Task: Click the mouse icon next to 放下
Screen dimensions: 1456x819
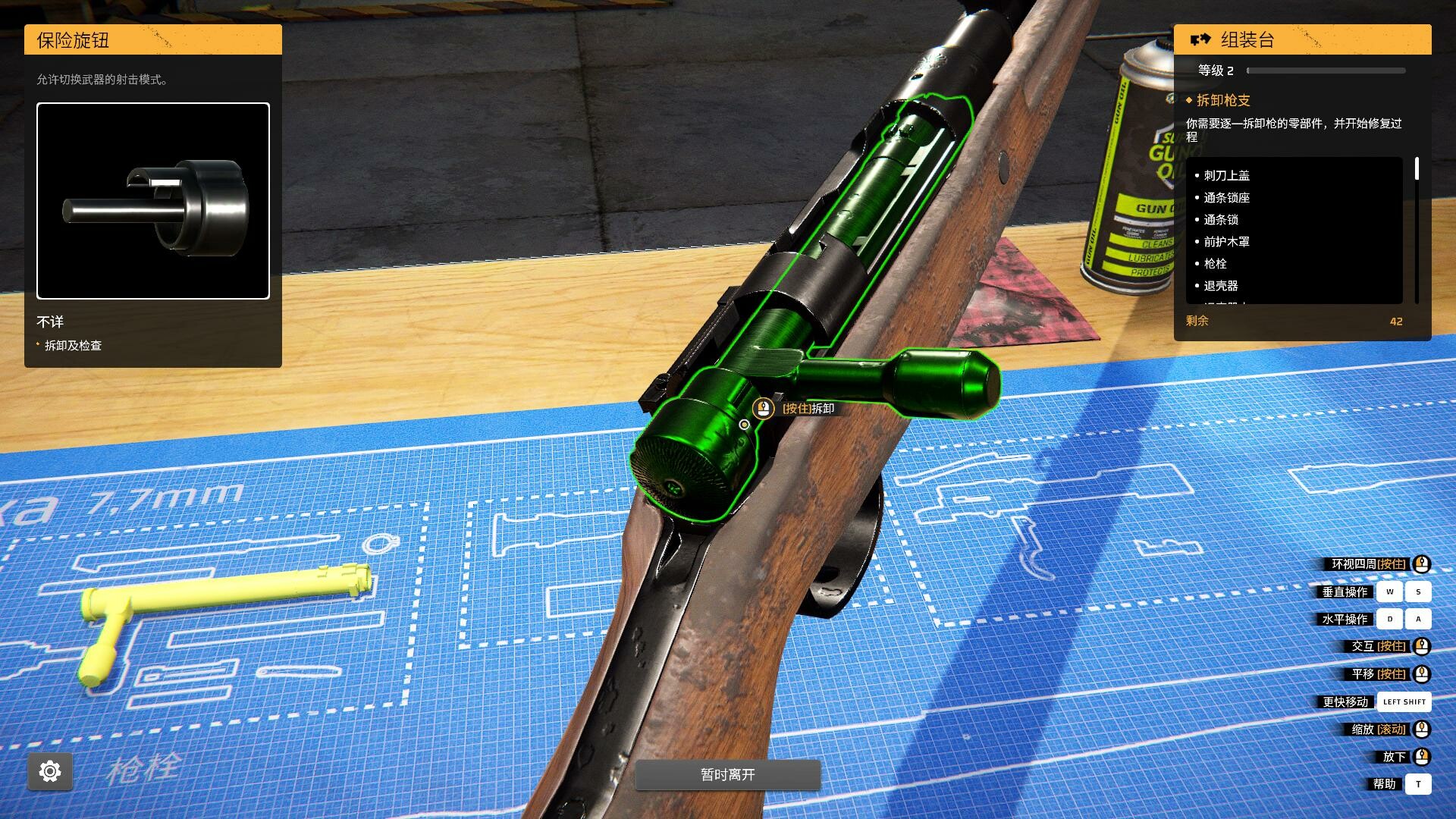Action: click(1421, 756)
